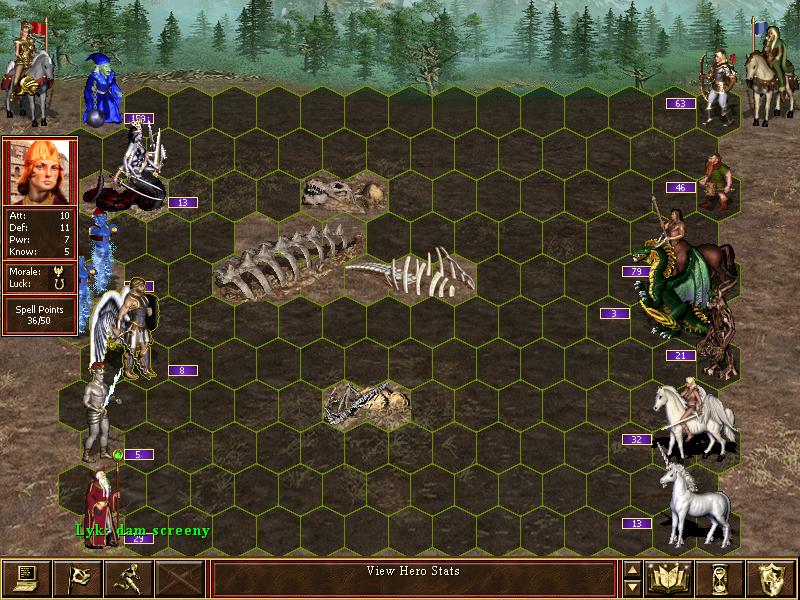The width and height of the screenshot is (800, 600).
Task: Defend with the shield button
Action: (x=772, y=577)
